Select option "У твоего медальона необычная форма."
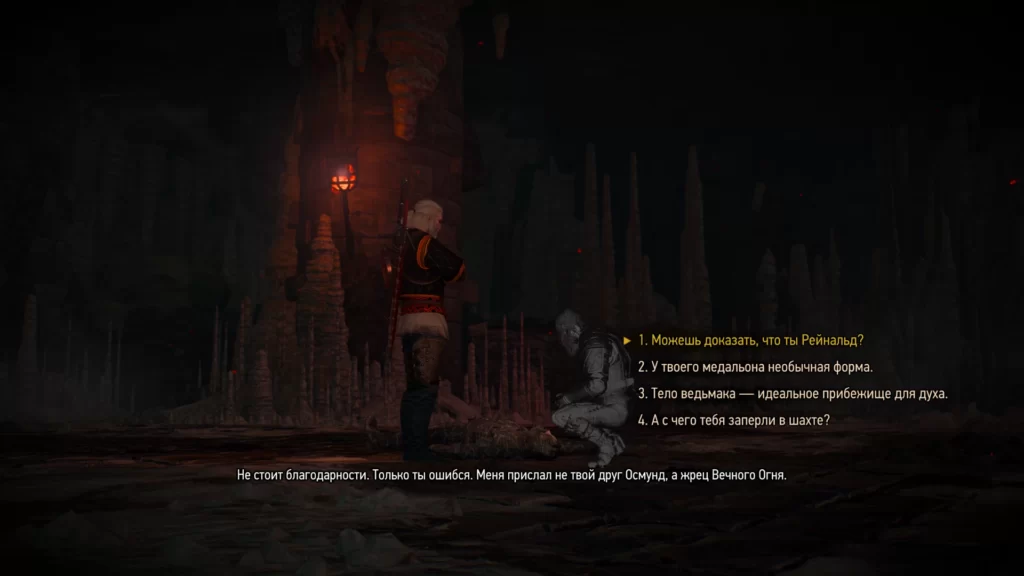This screenshot has width=1024, height=576. (x=755, y=366)
